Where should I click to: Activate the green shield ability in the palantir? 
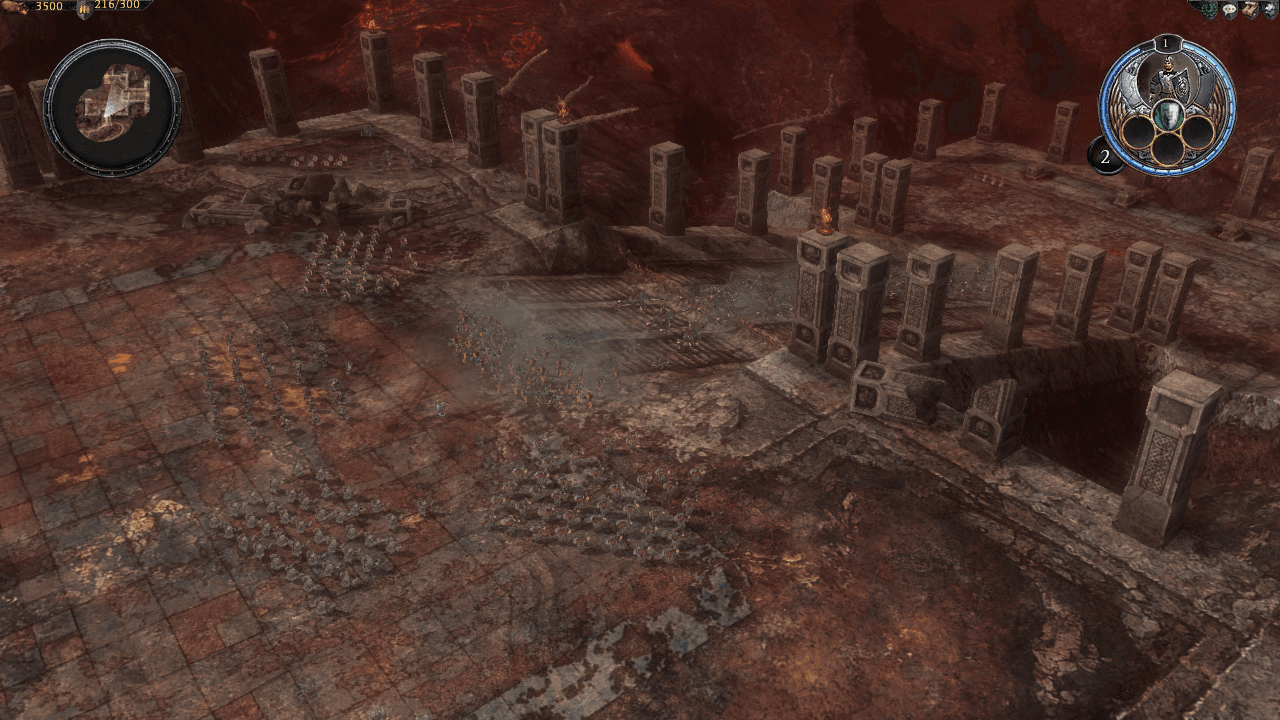(x=1167, y=114)
